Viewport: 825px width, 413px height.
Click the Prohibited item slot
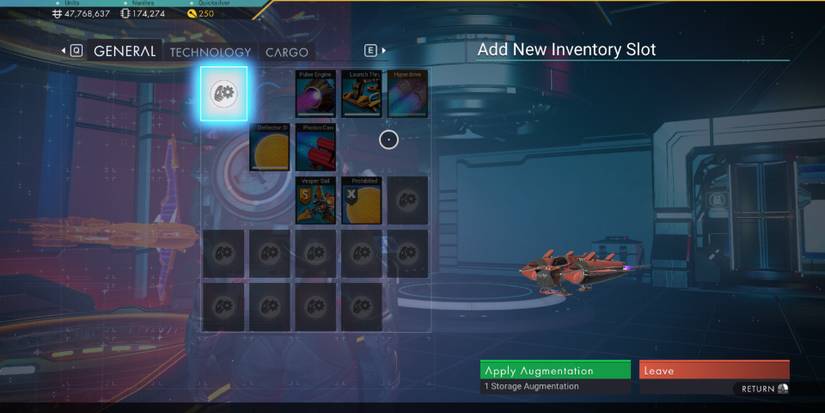[x=362, y=200]
